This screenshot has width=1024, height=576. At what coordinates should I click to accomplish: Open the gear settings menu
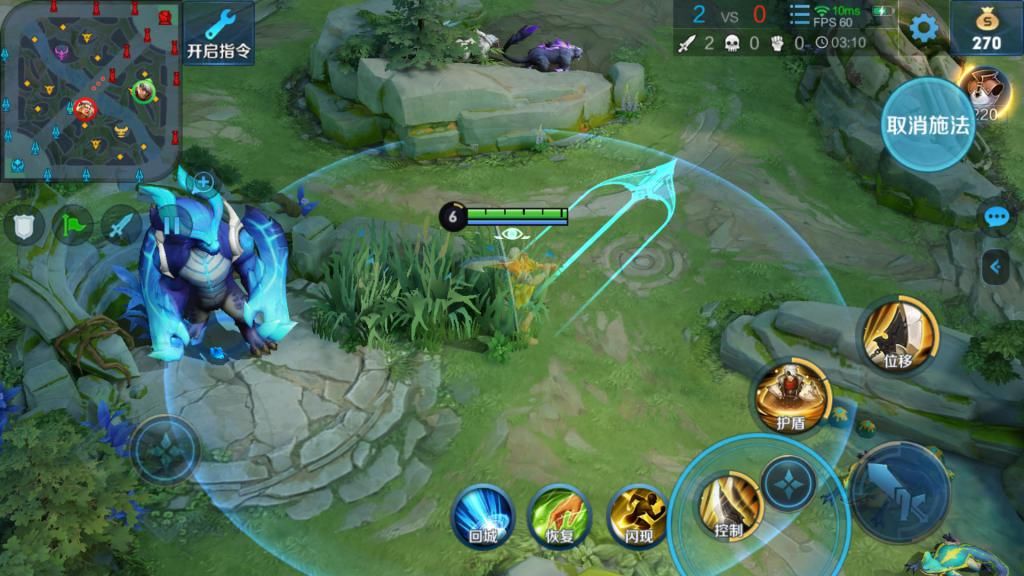(x=922, y=28)
